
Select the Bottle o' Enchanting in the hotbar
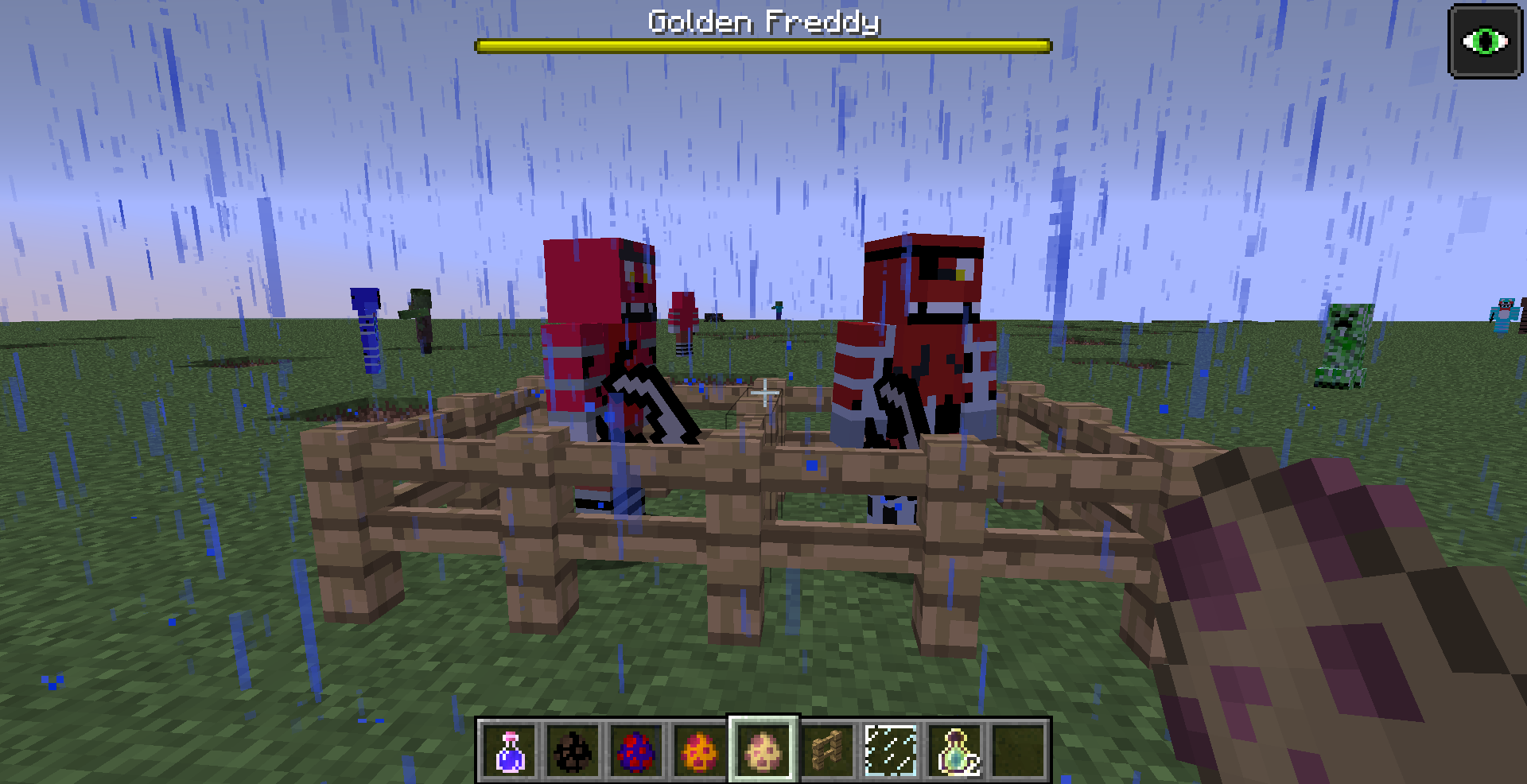coord(954,747)
